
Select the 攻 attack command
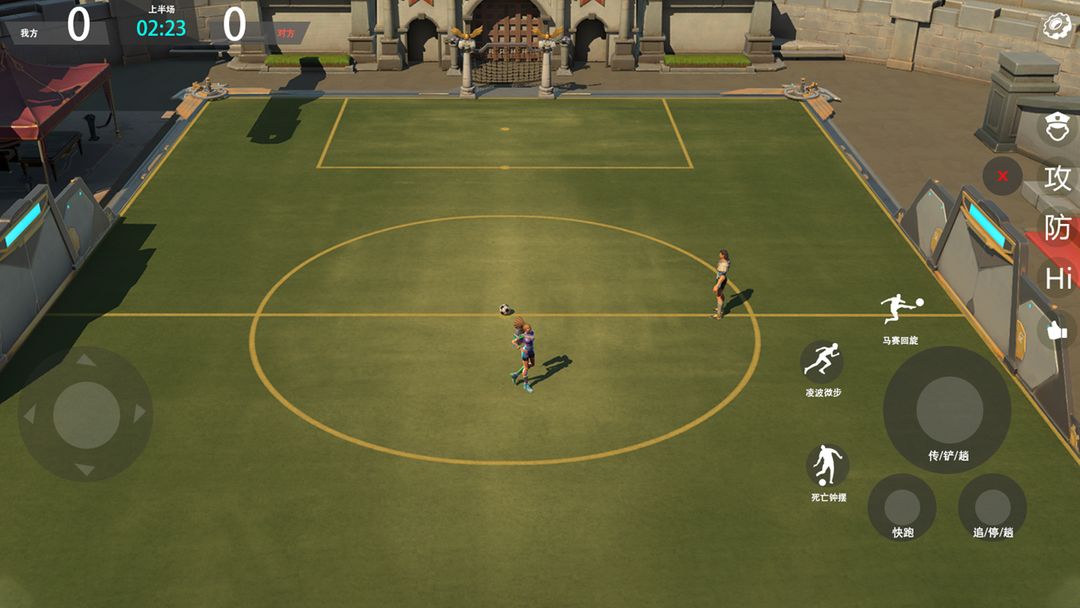tap(1057, 178)
